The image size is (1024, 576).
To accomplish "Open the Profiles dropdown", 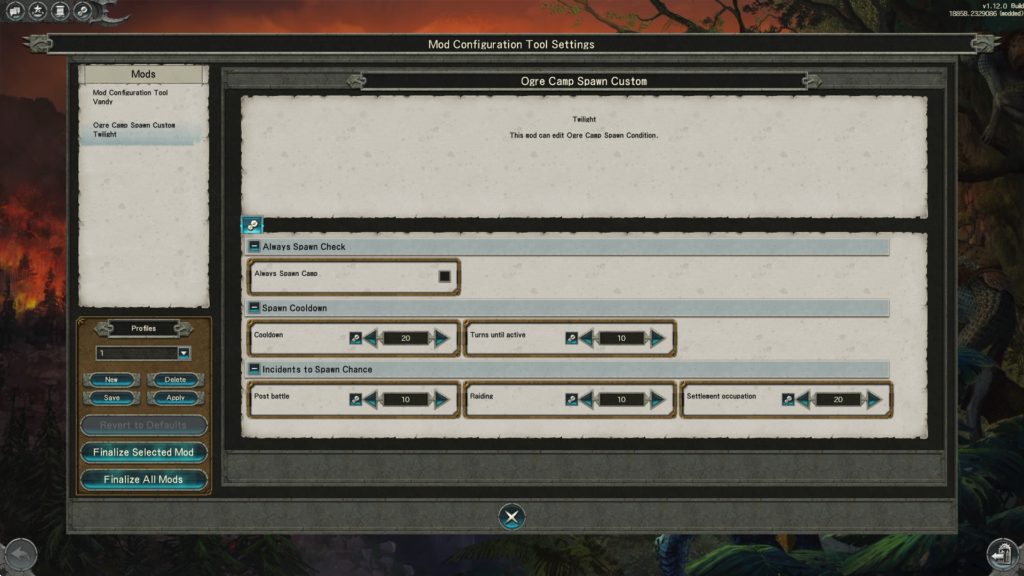I will 184,353.
